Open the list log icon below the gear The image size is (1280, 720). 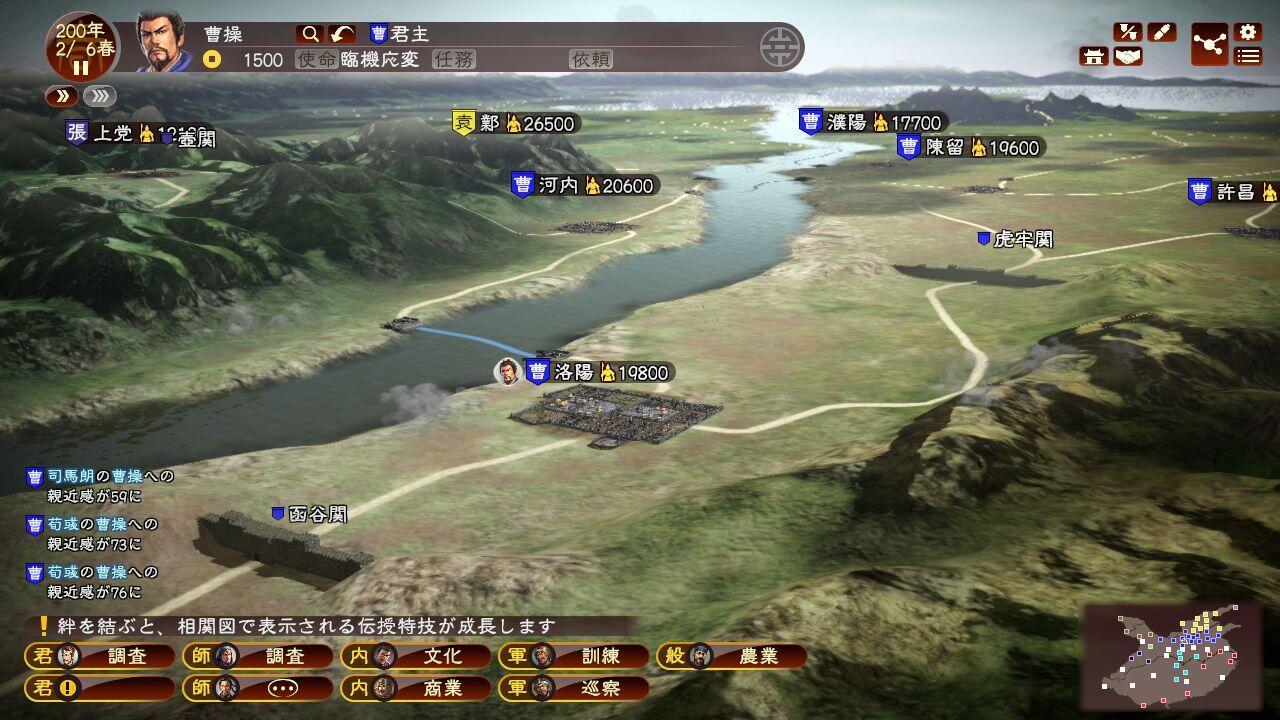click(1247, 56)
